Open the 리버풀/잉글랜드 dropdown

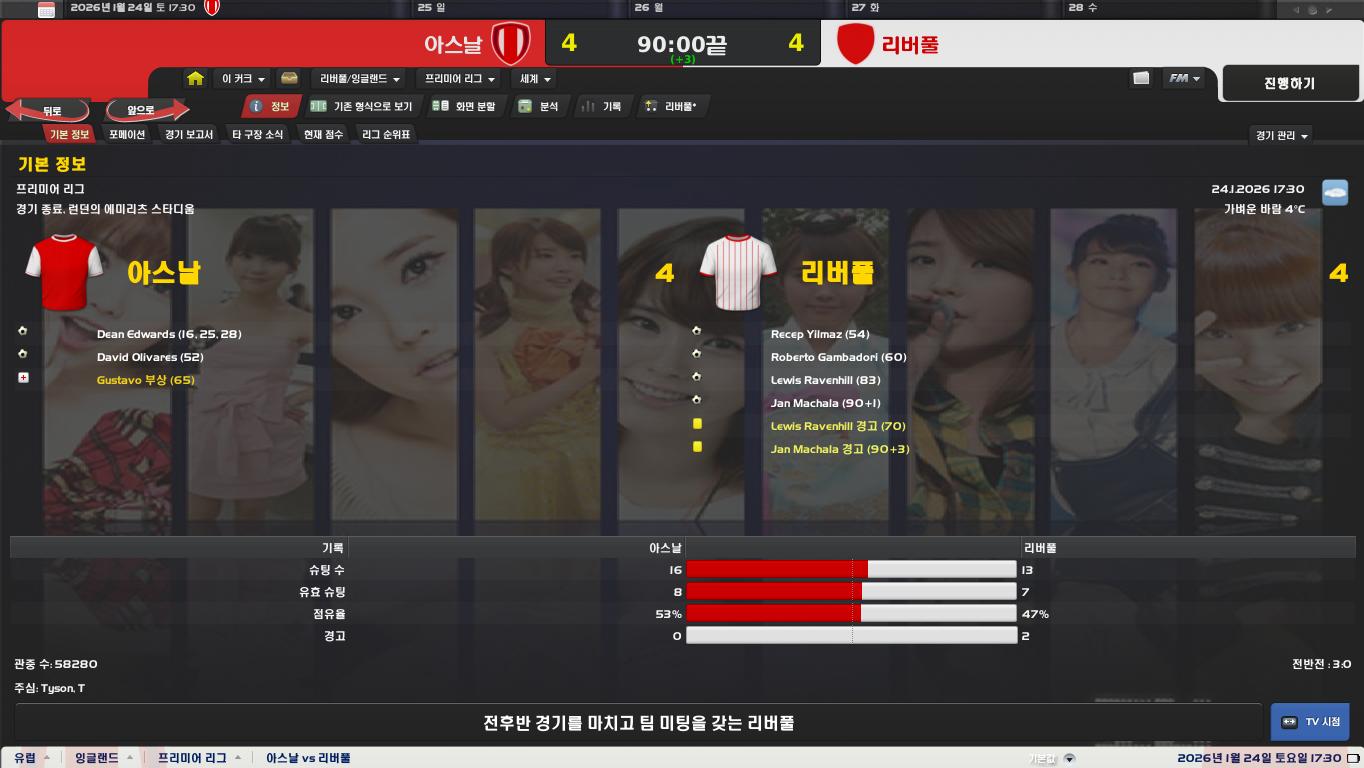coord(359,79)
